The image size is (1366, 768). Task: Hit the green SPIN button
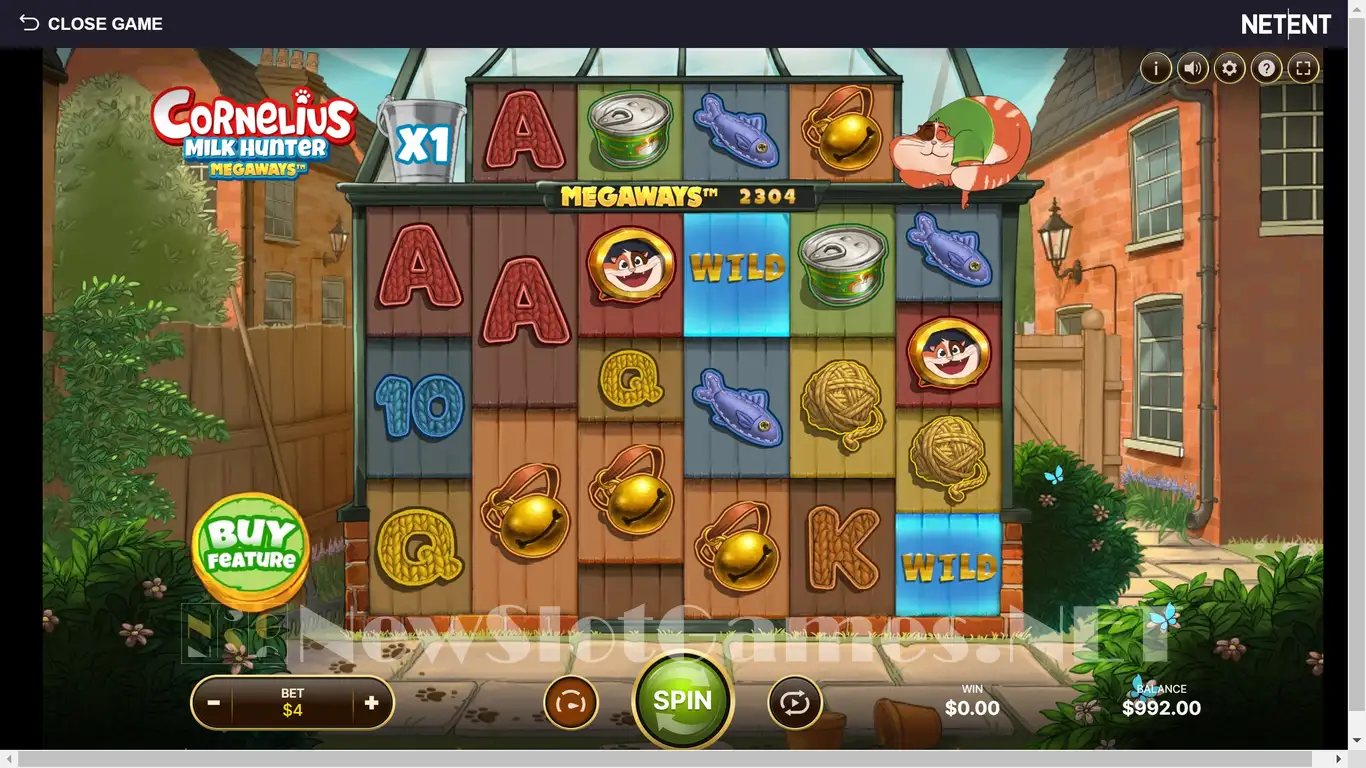coord(683,701)
